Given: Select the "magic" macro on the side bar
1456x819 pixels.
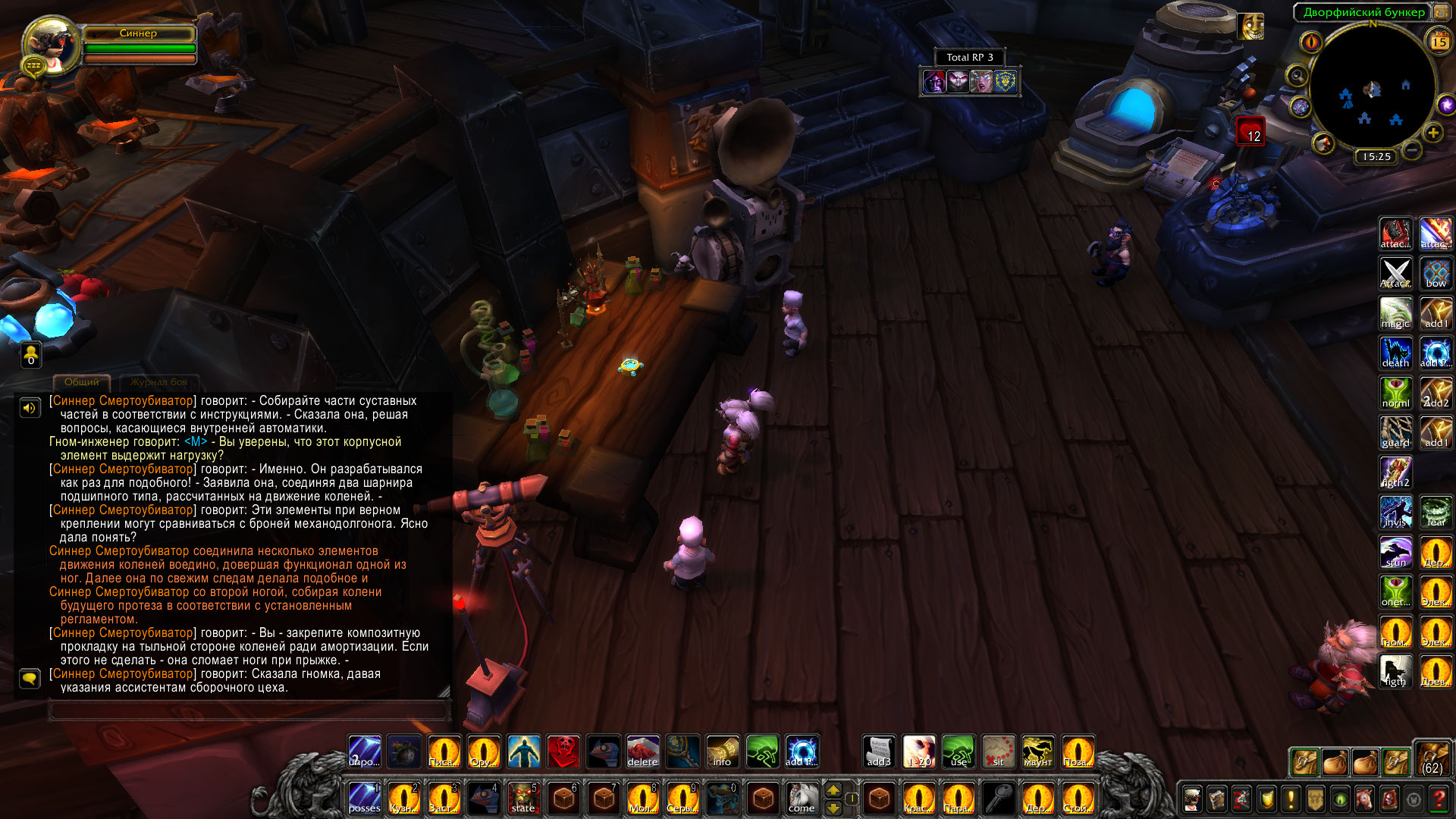Looking at the screenshot, I should pos(1395,313).
